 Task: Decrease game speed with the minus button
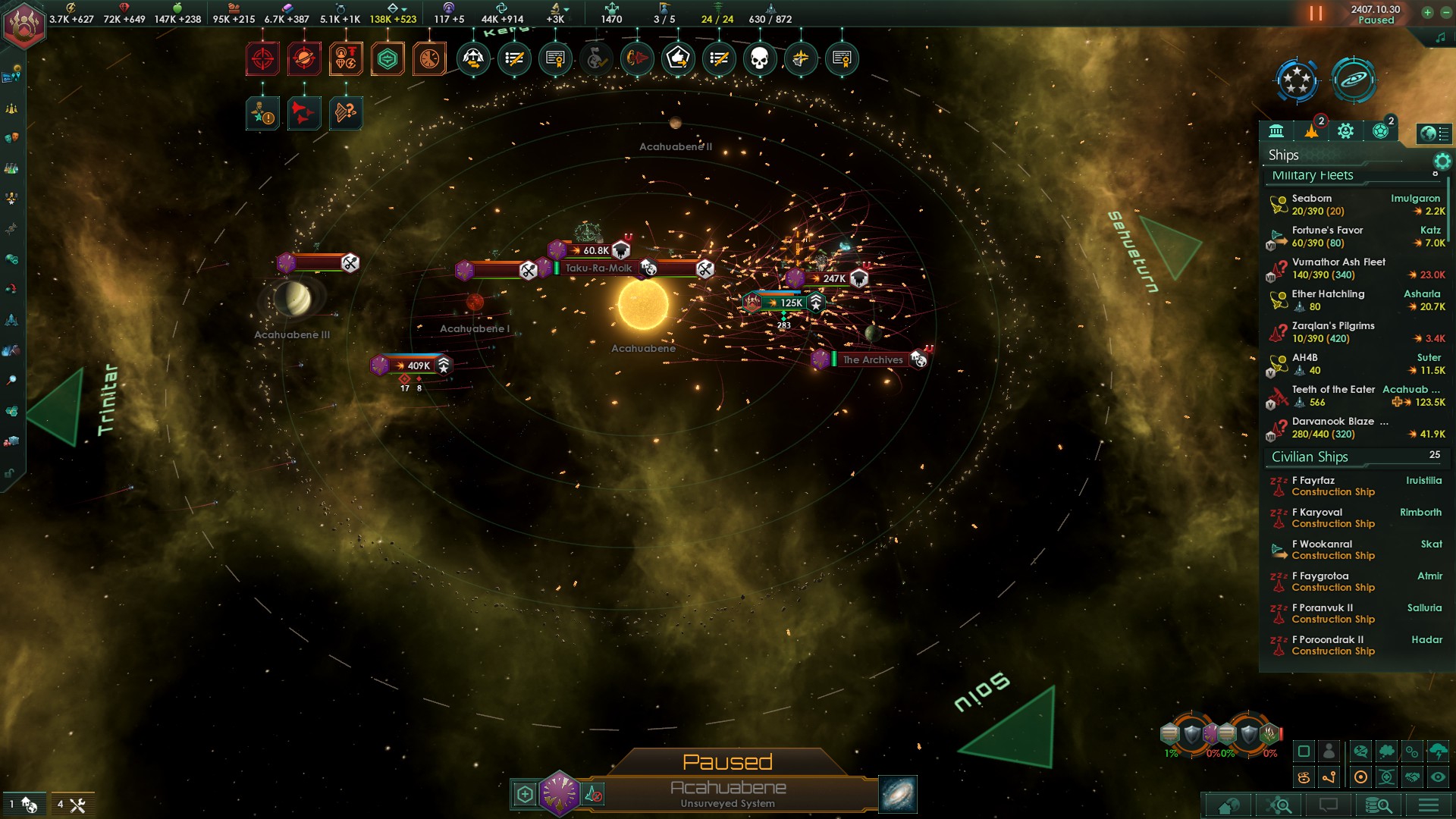point(1445,12)
